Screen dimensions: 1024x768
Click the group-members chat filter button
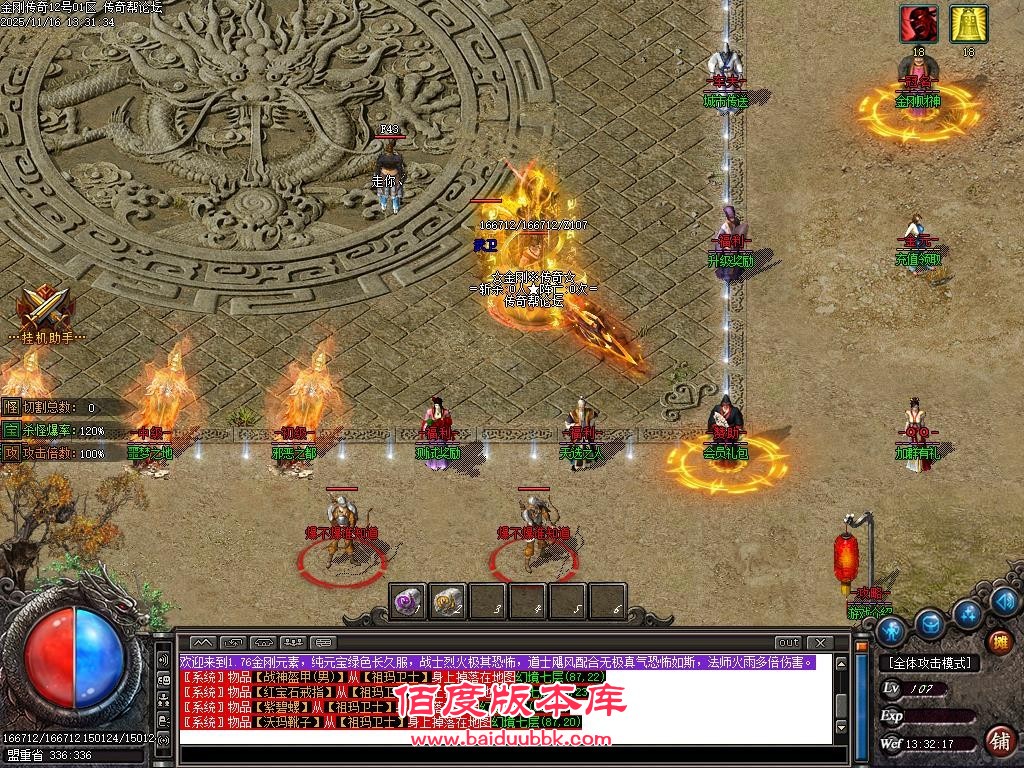293,642
